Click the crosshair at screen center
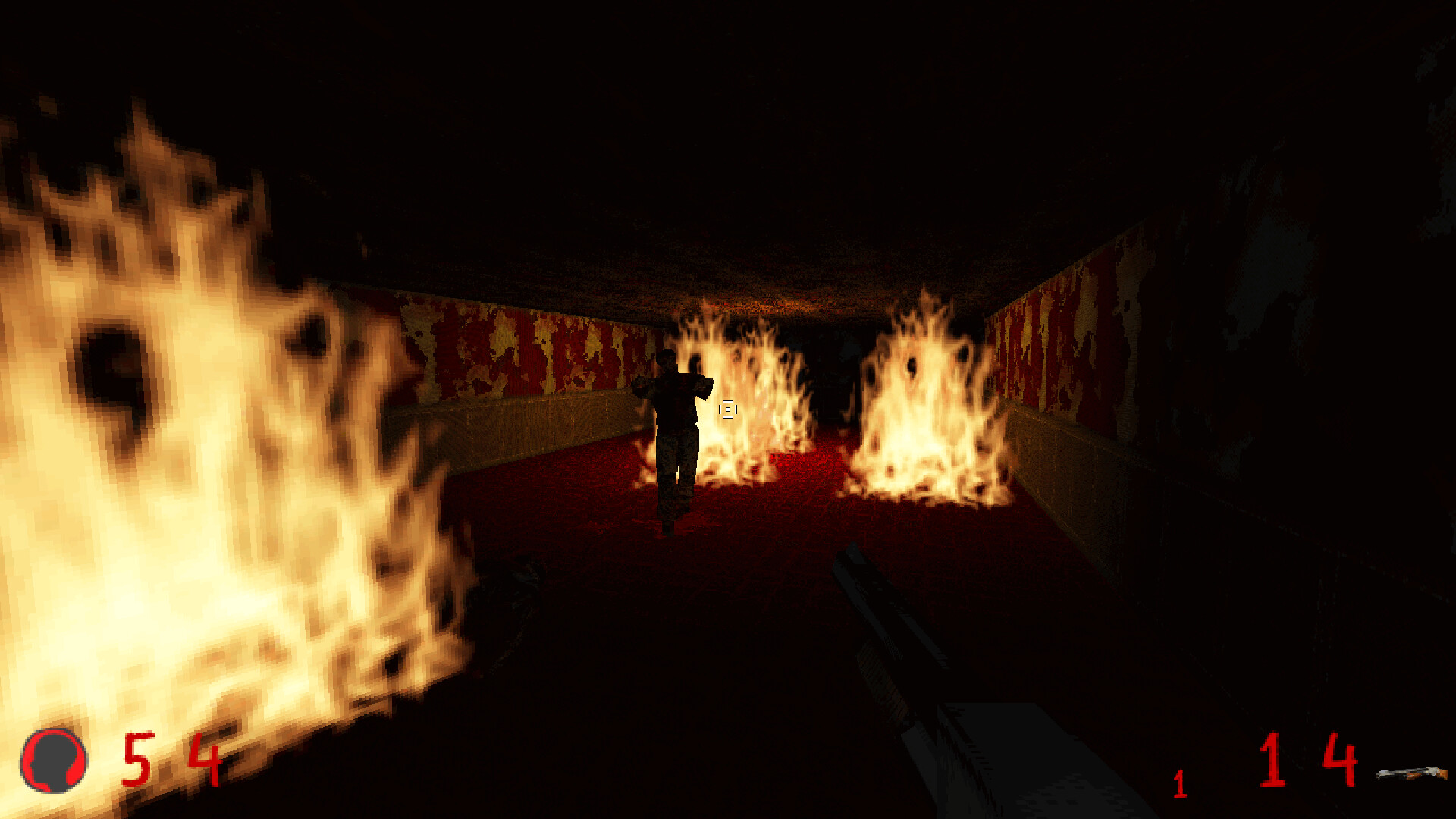The width and height of the screenshot is (1456, 819). click(x=728, y=410)
